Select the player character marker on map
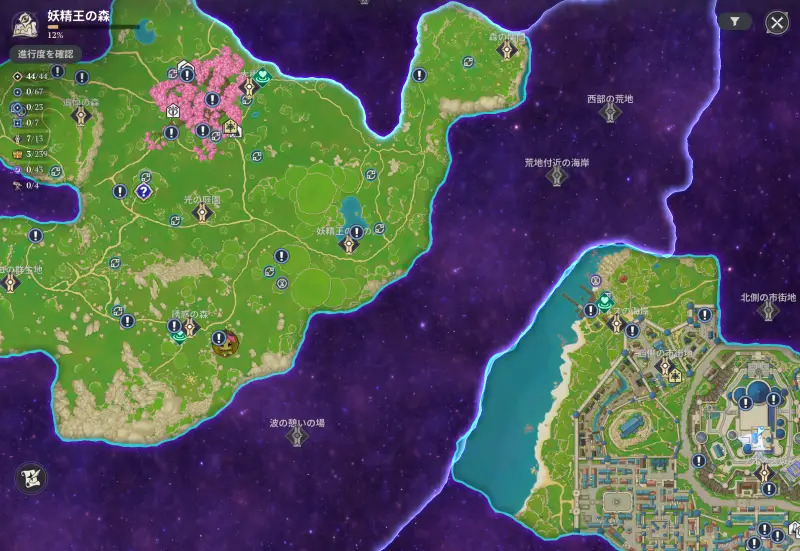 pyautogui.click(x=226, y=343)
